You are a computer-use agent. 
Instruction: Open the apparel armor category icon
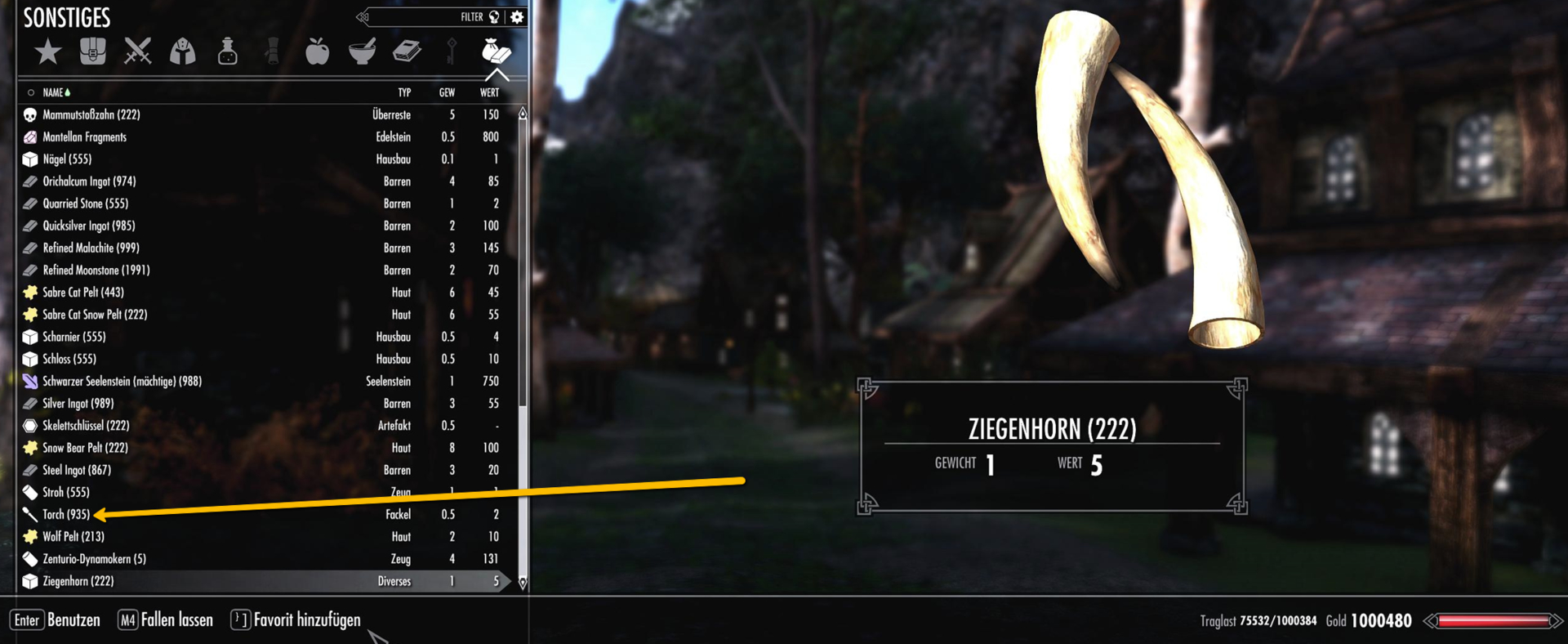tap(182, 51)
